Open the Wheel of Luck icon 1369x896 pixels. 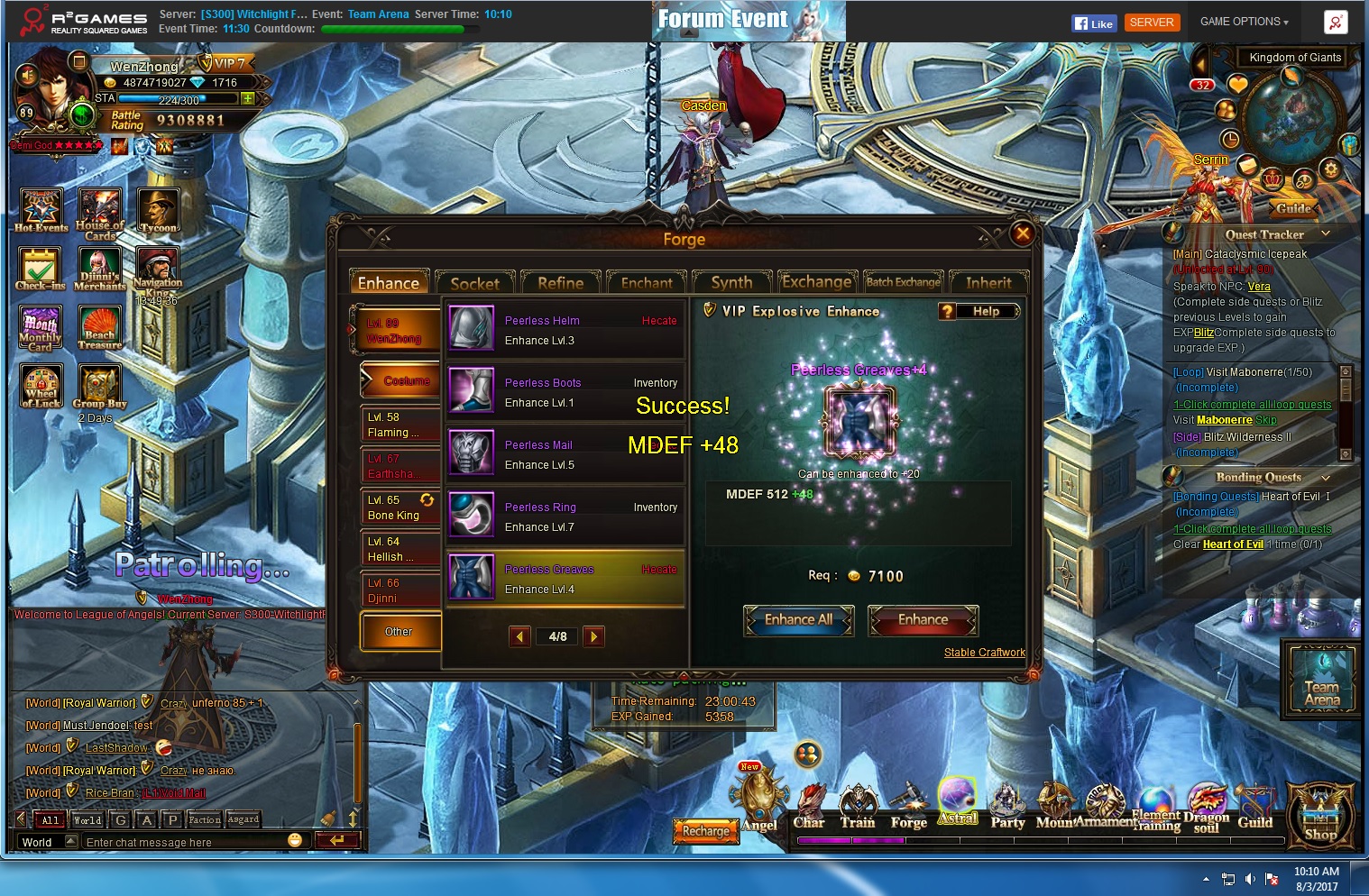(x=41, y=386)
